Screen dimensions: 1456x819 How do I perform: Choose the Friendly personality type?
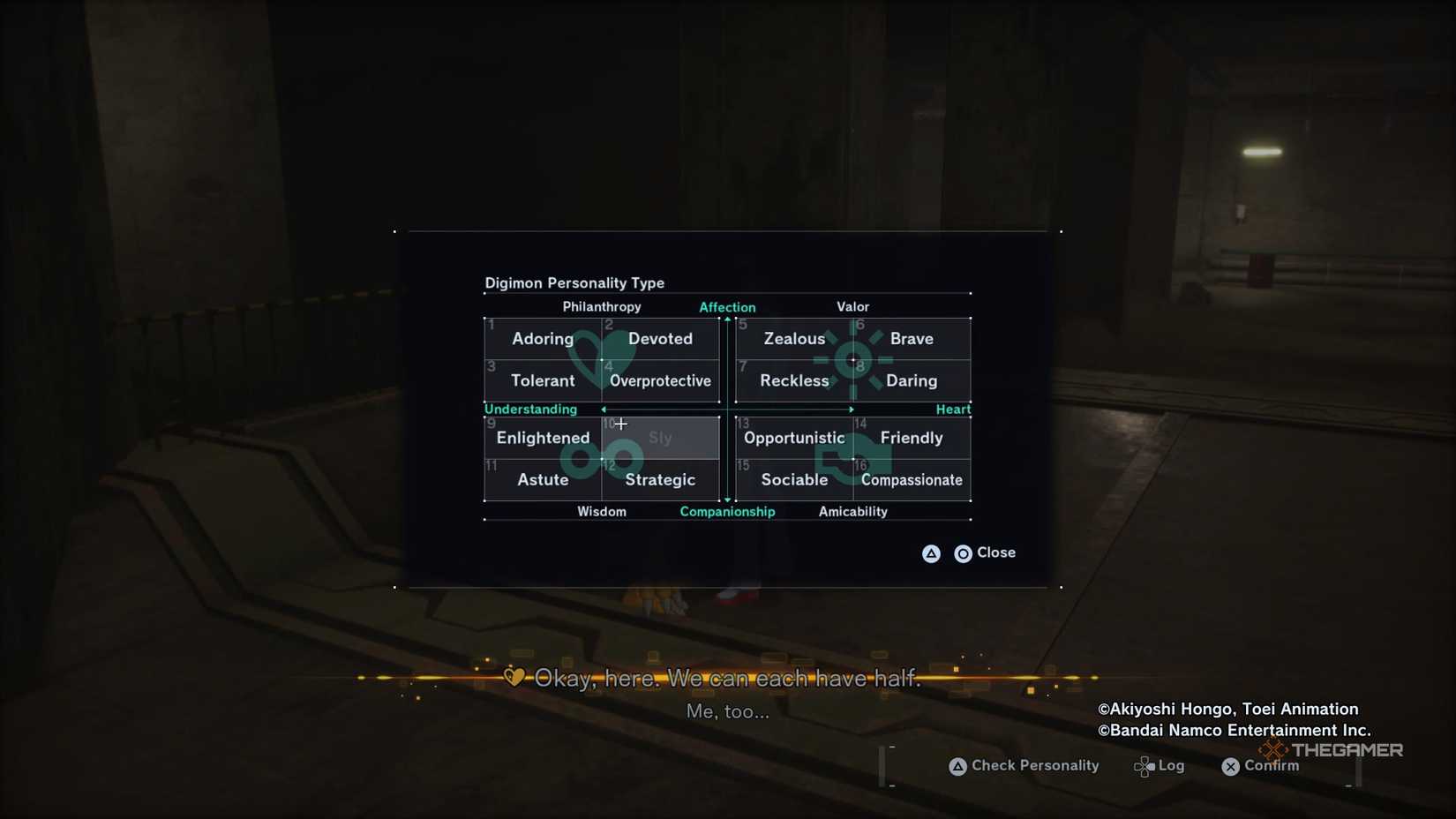click(x=912, y=438)
